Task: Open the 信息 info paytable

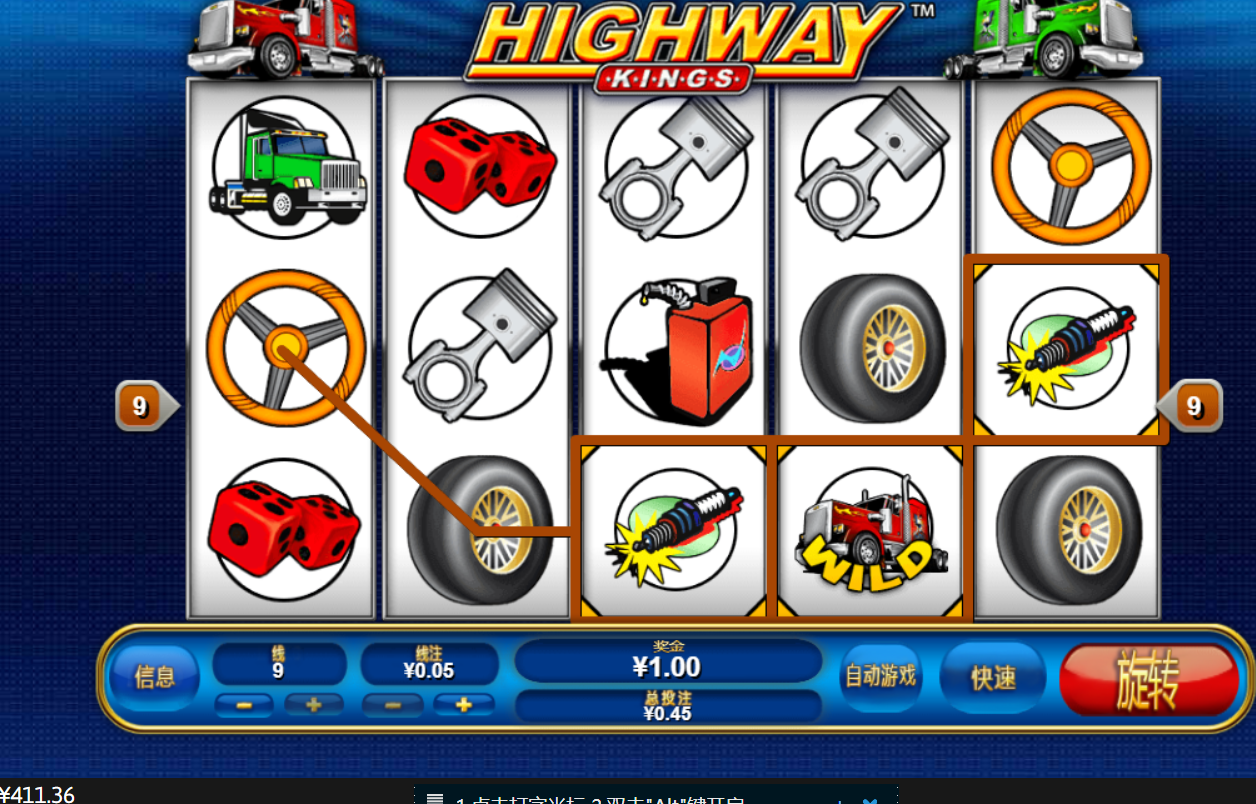Action: pos(154,677)
